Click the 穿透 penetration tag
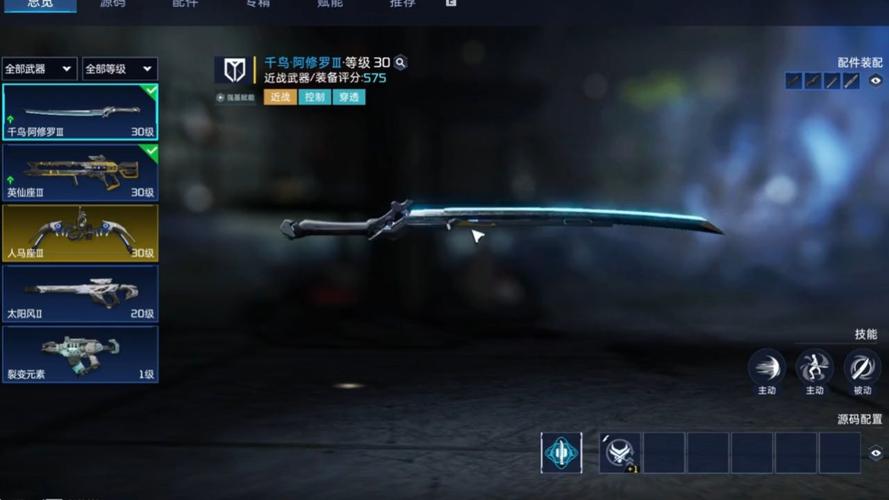The height and width of the screenshot is (500, 889). click(349, 97)
